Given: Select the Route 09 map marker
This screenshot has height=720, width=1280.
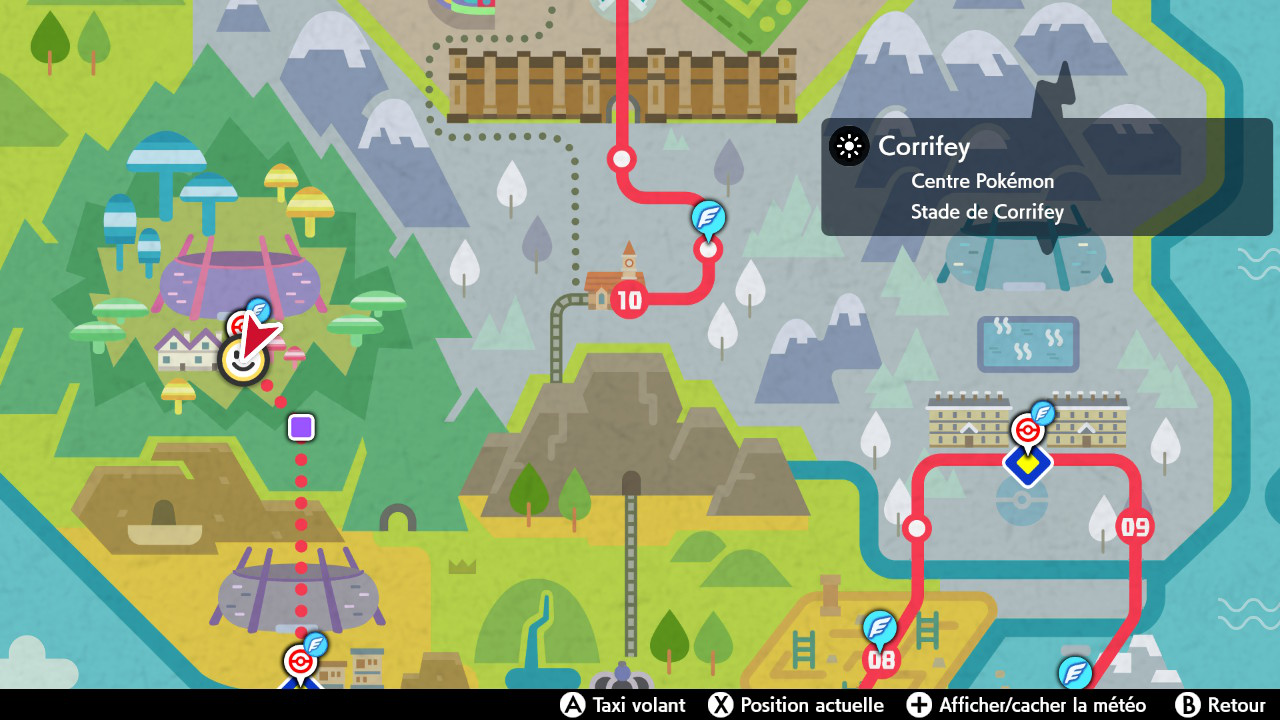Looking at the screenshot, I should click(1135, 526).
